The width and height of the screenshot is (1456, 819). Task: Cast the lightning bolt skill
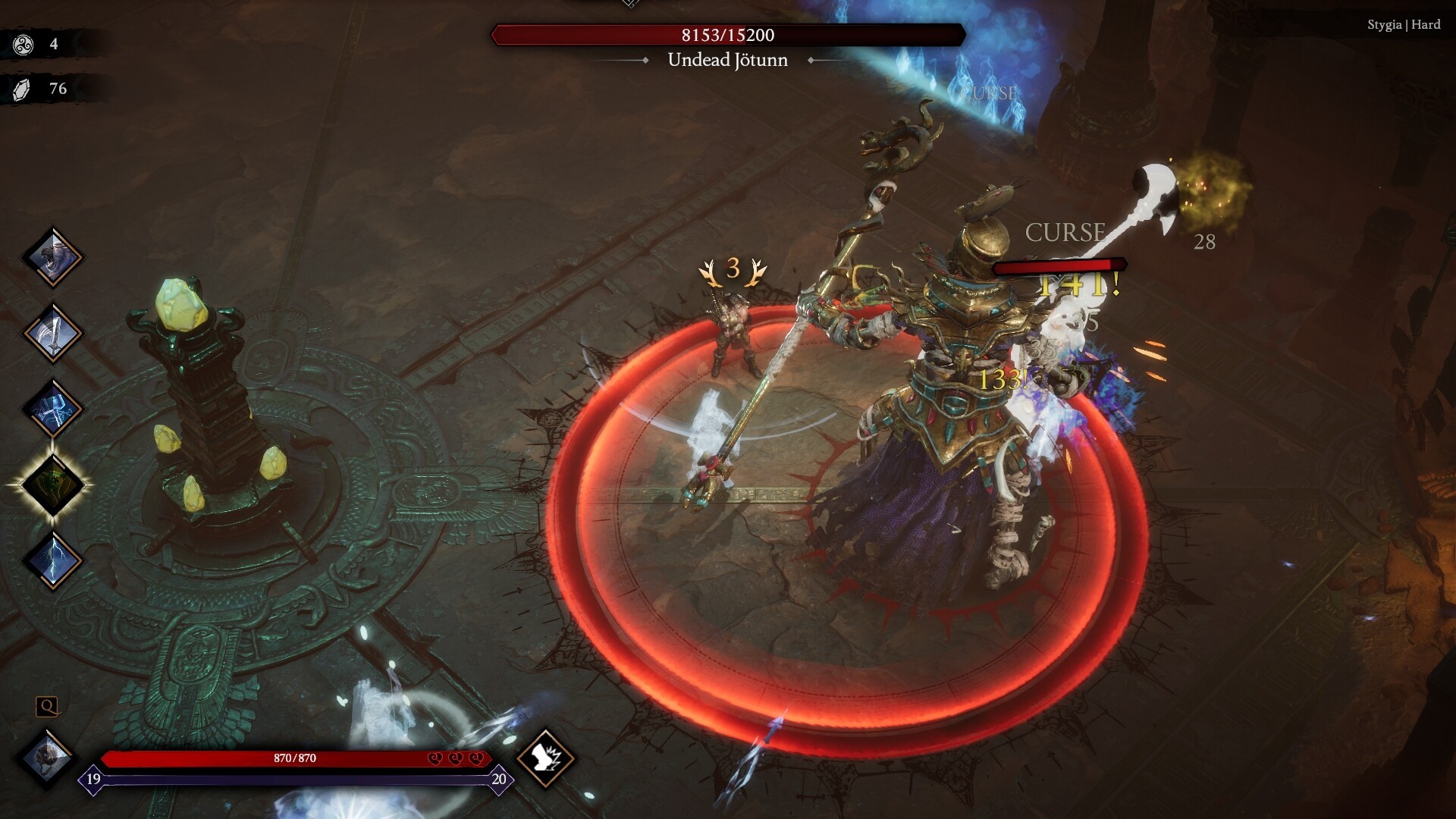coord(53,560)
